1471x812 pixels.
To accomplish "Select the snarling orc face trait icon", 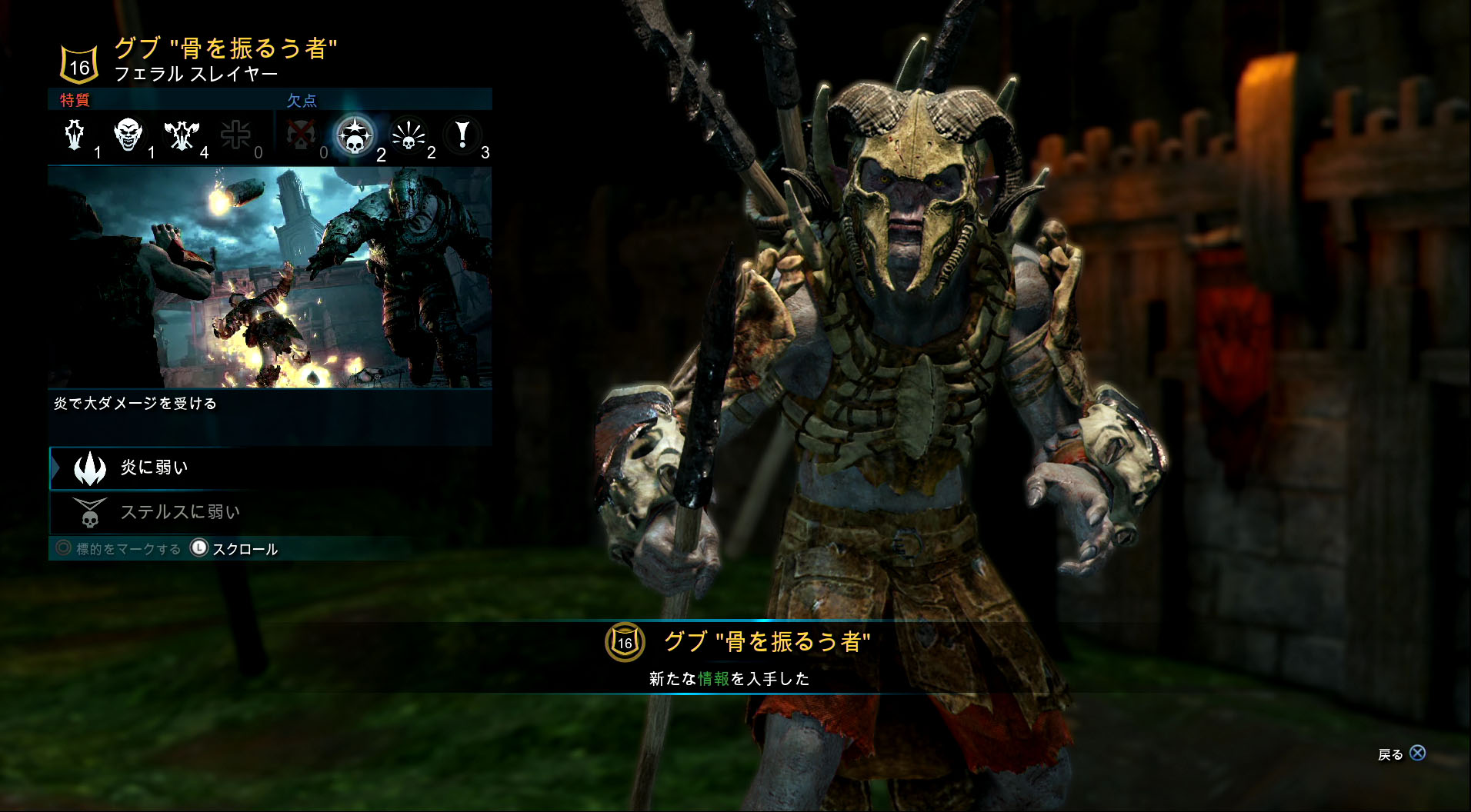I will tap(128, 135).
